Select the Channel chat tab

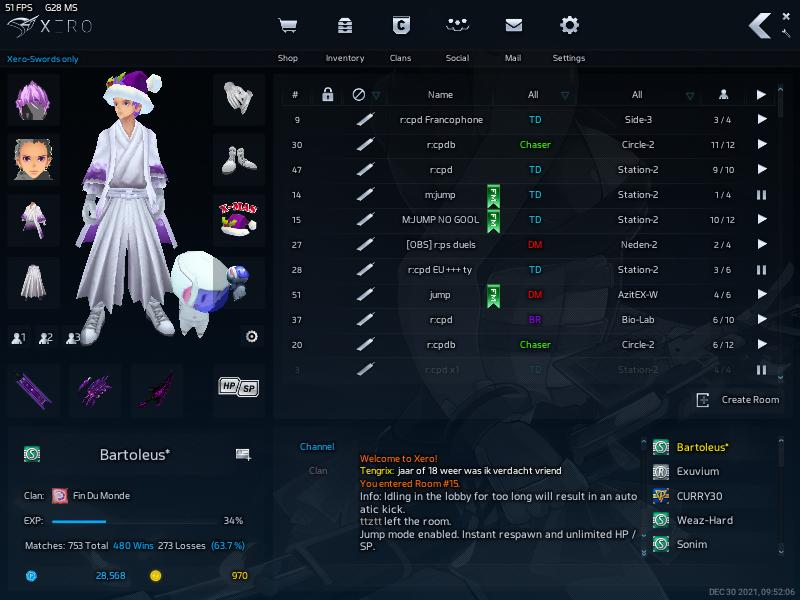tap(317, 447)
